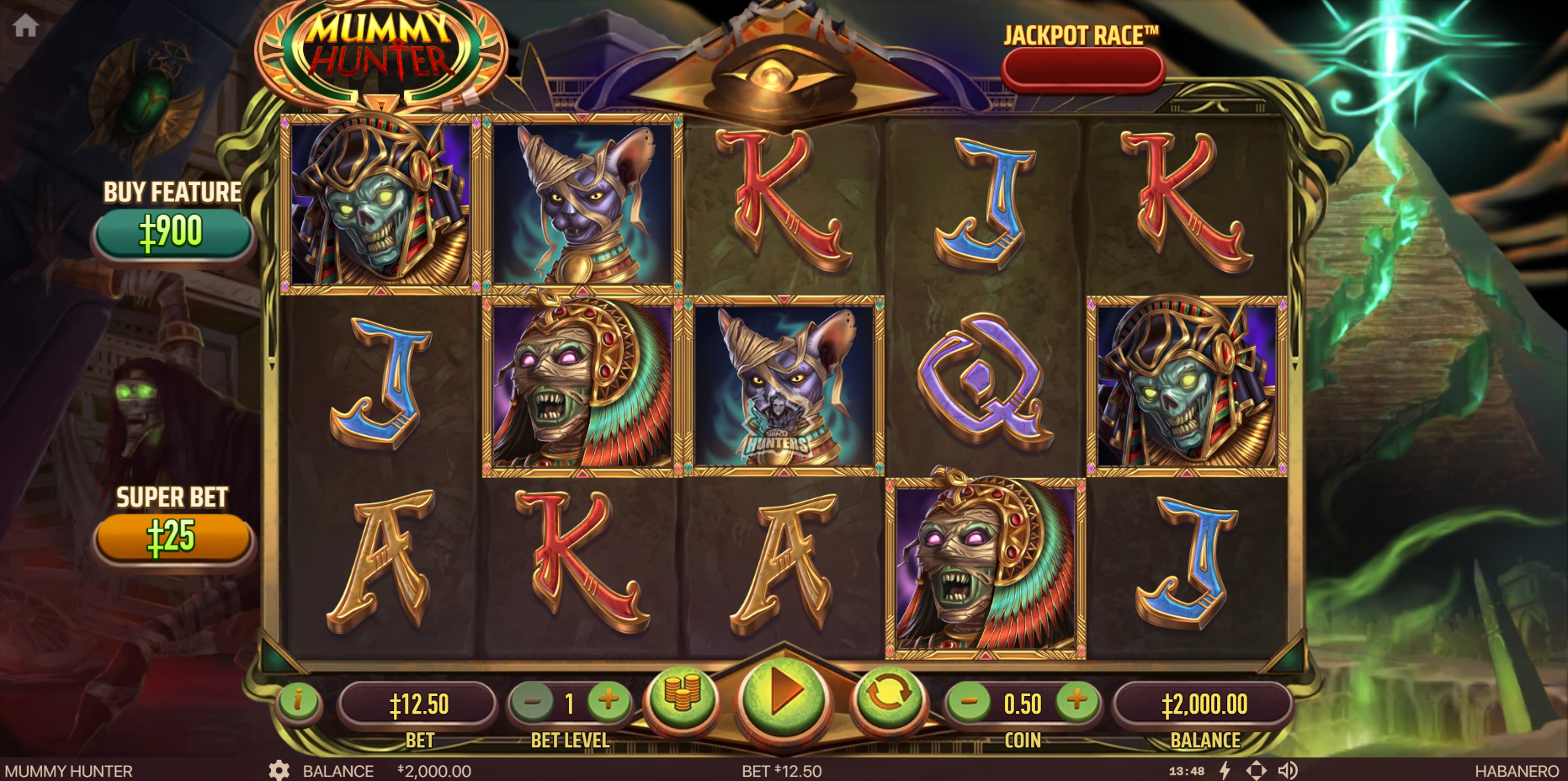Raise the coin value
Image resolution: width=1568 pixels, height=781 pixels.
[x=1076, y=700]
